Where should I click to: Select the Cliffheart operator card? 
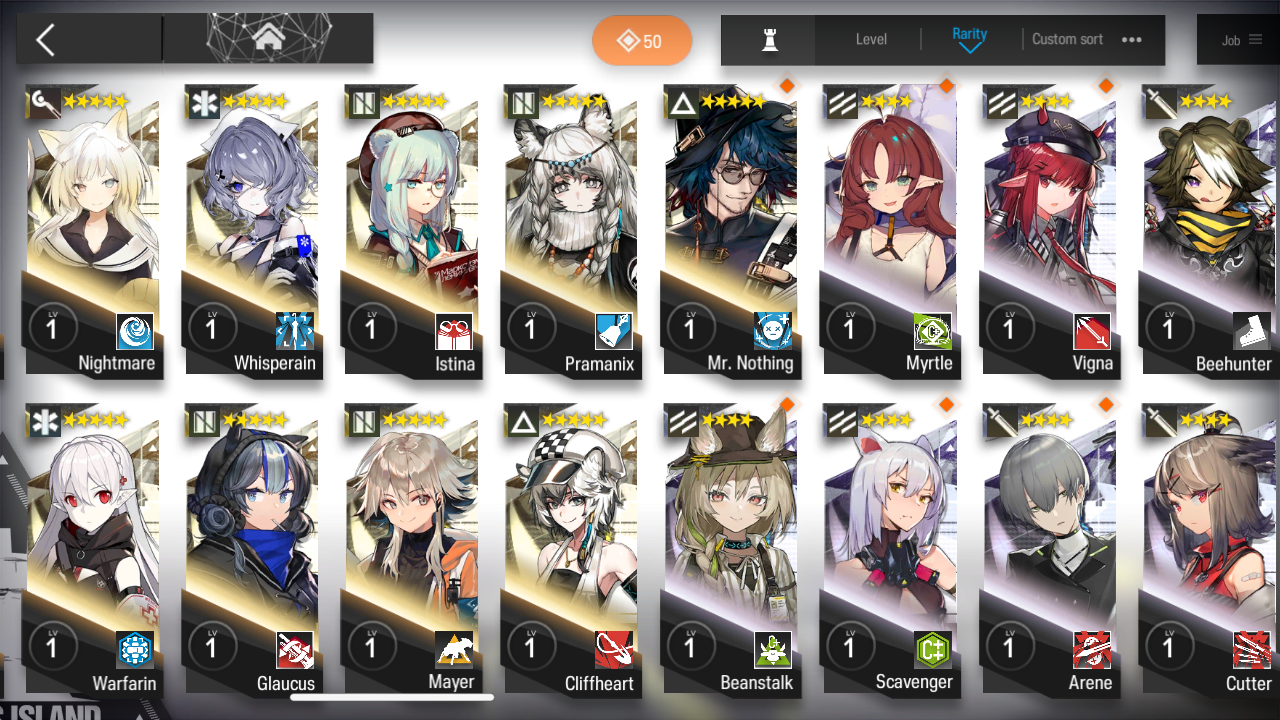click(571, 550)
